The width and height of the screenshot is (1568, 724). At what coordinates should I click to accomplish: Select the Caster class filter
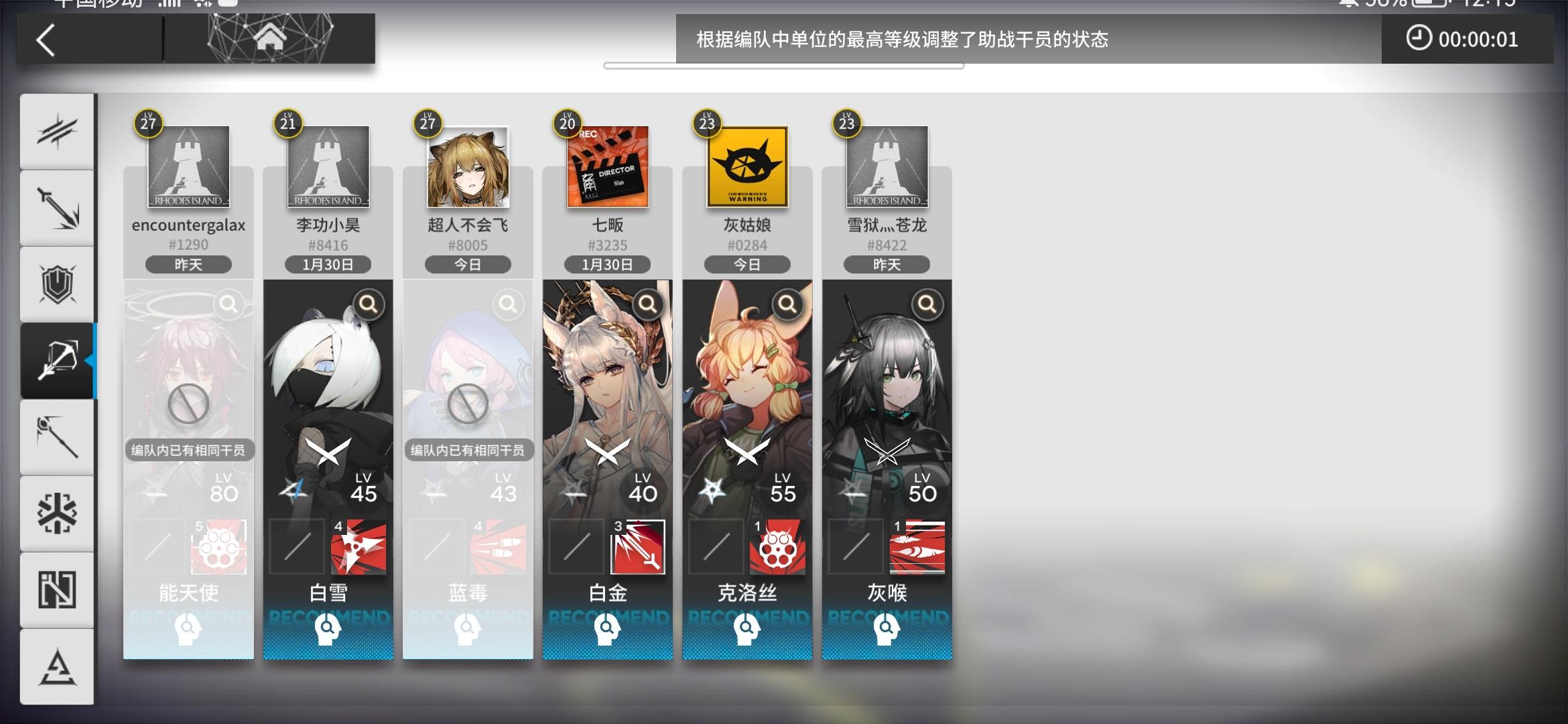(57, 436)
